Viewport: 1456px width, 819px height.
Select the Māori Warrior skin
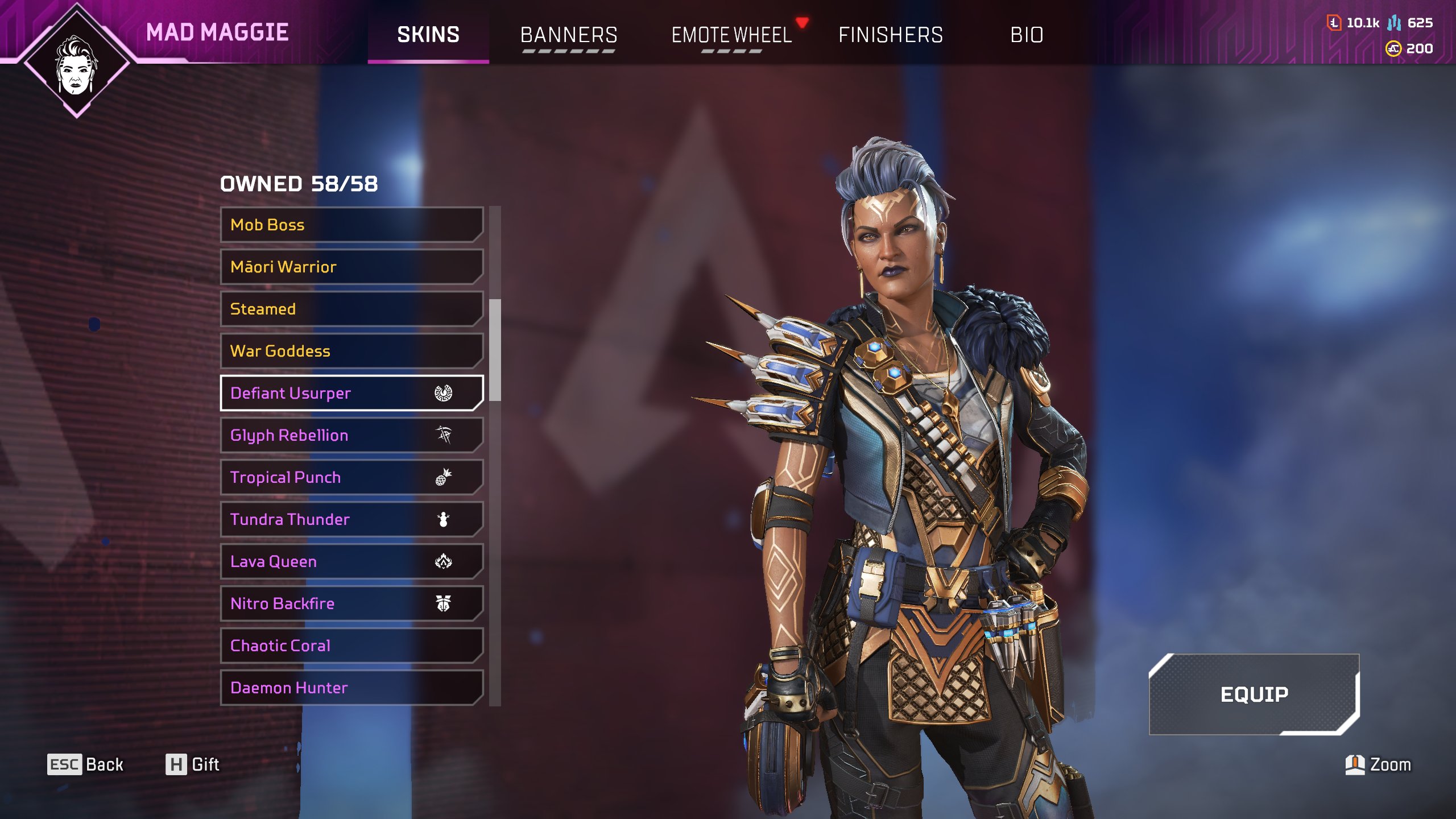351,267
